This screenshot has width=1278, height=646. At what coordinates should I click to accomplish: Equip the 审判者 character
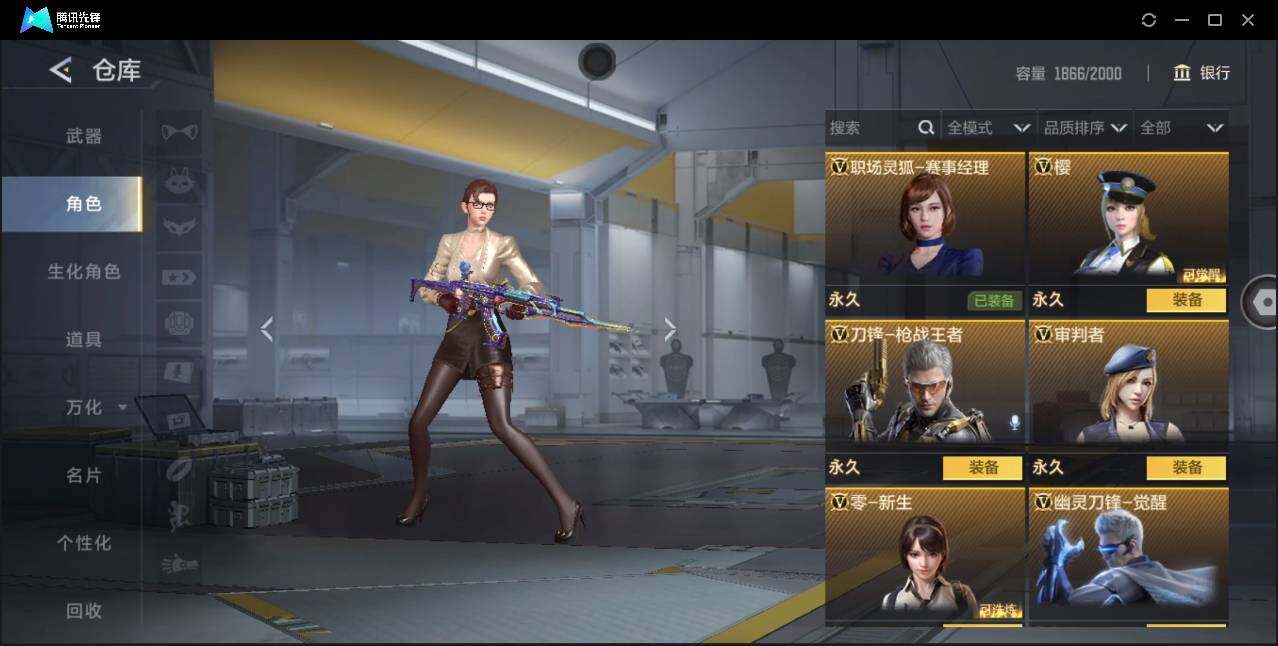1186,468
